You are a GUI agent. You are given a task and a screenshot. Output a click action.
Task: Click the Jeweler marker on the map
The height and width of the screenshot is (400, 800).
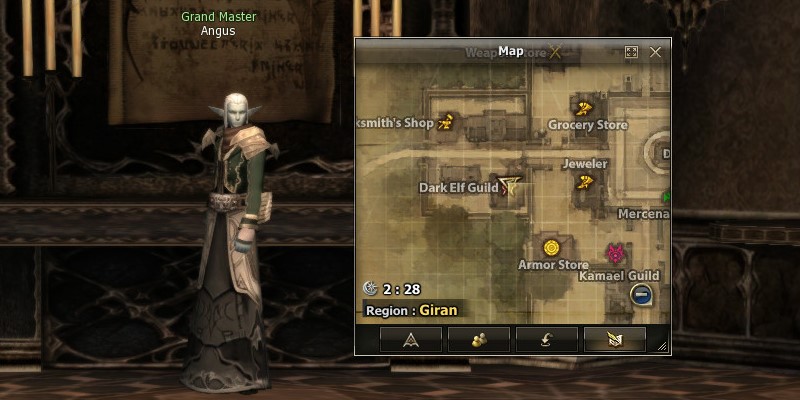click(586, 181)
